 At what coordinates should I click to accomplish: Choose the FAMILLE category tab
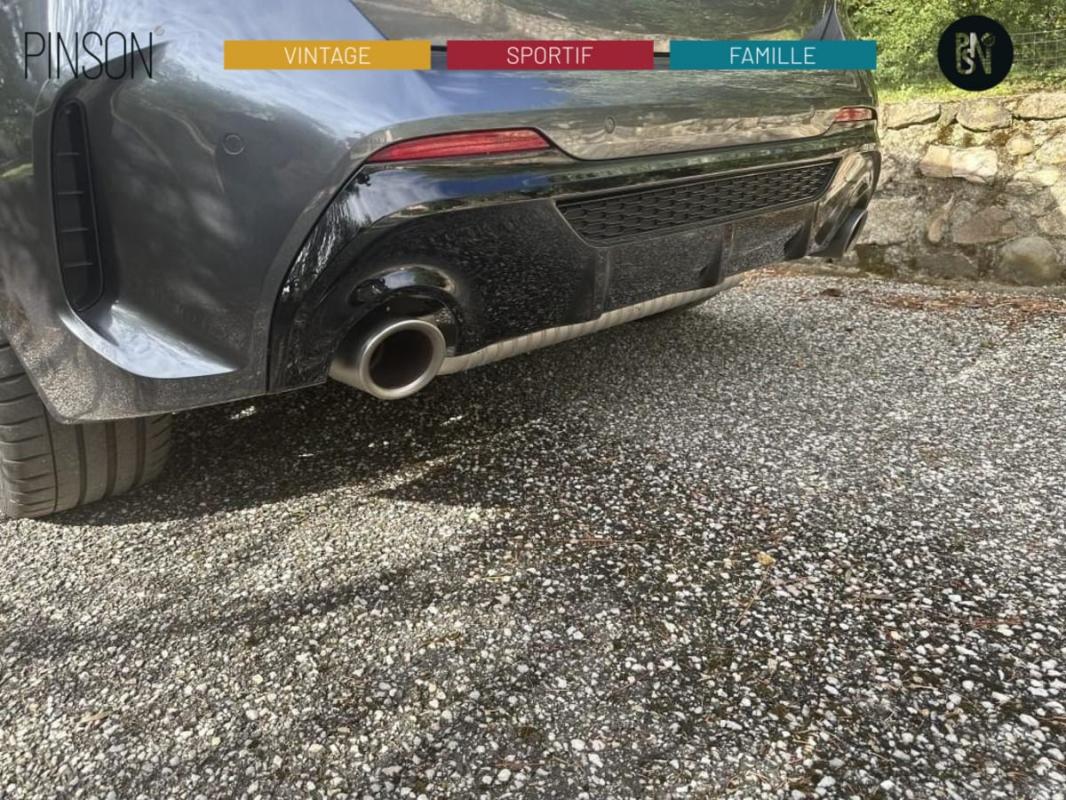772,55
